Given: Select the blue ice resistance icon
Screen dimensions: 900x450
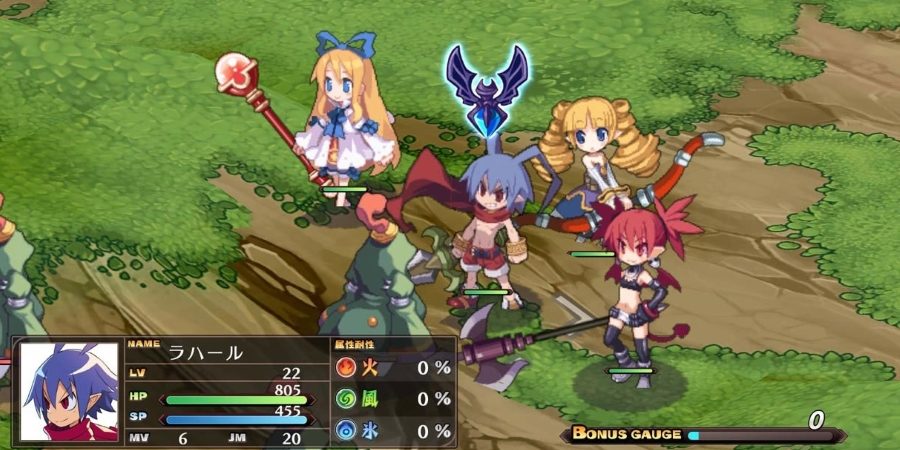Looking at the screenshot, I should [x=345, y=430].
